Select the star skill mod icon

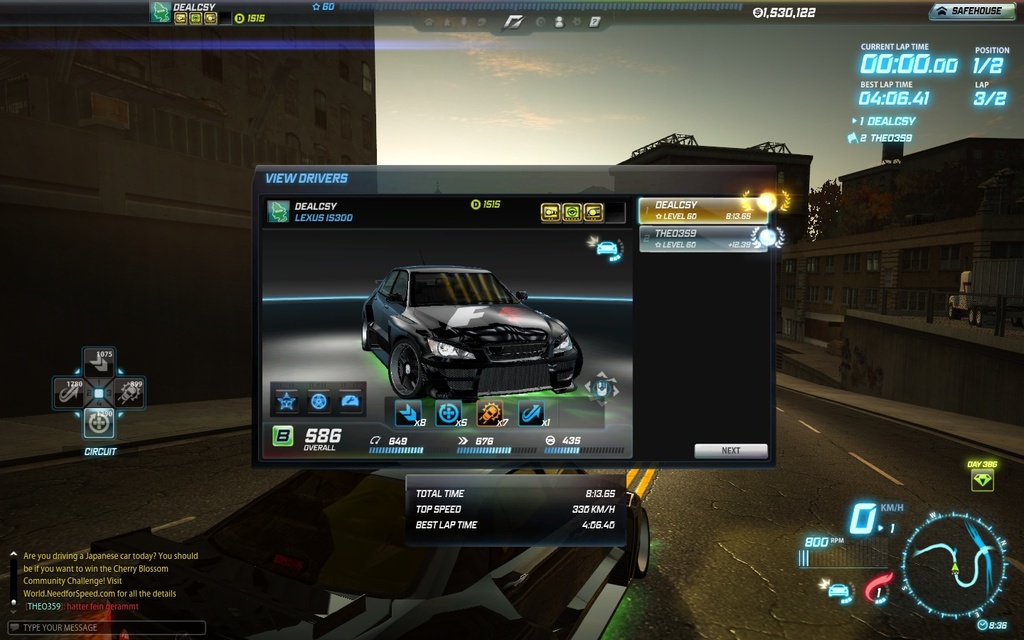coord(287,402)
